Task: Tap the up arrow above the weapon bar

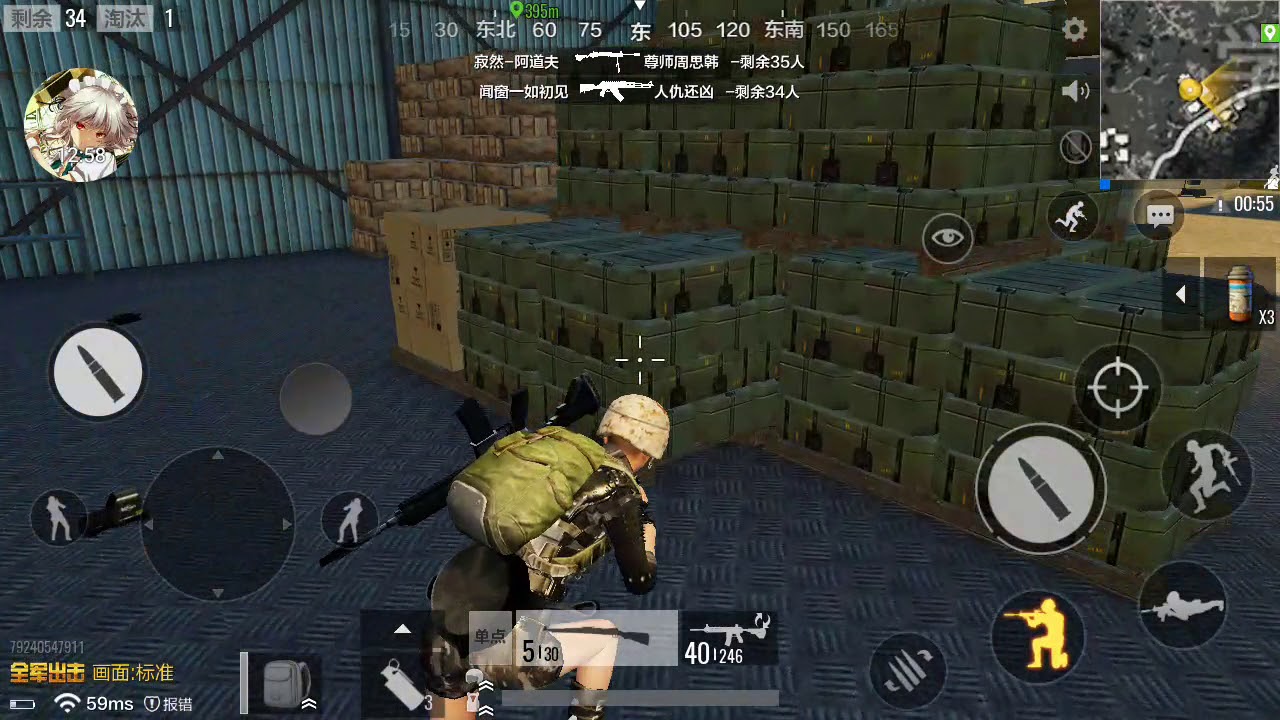Action: (402, 629)
